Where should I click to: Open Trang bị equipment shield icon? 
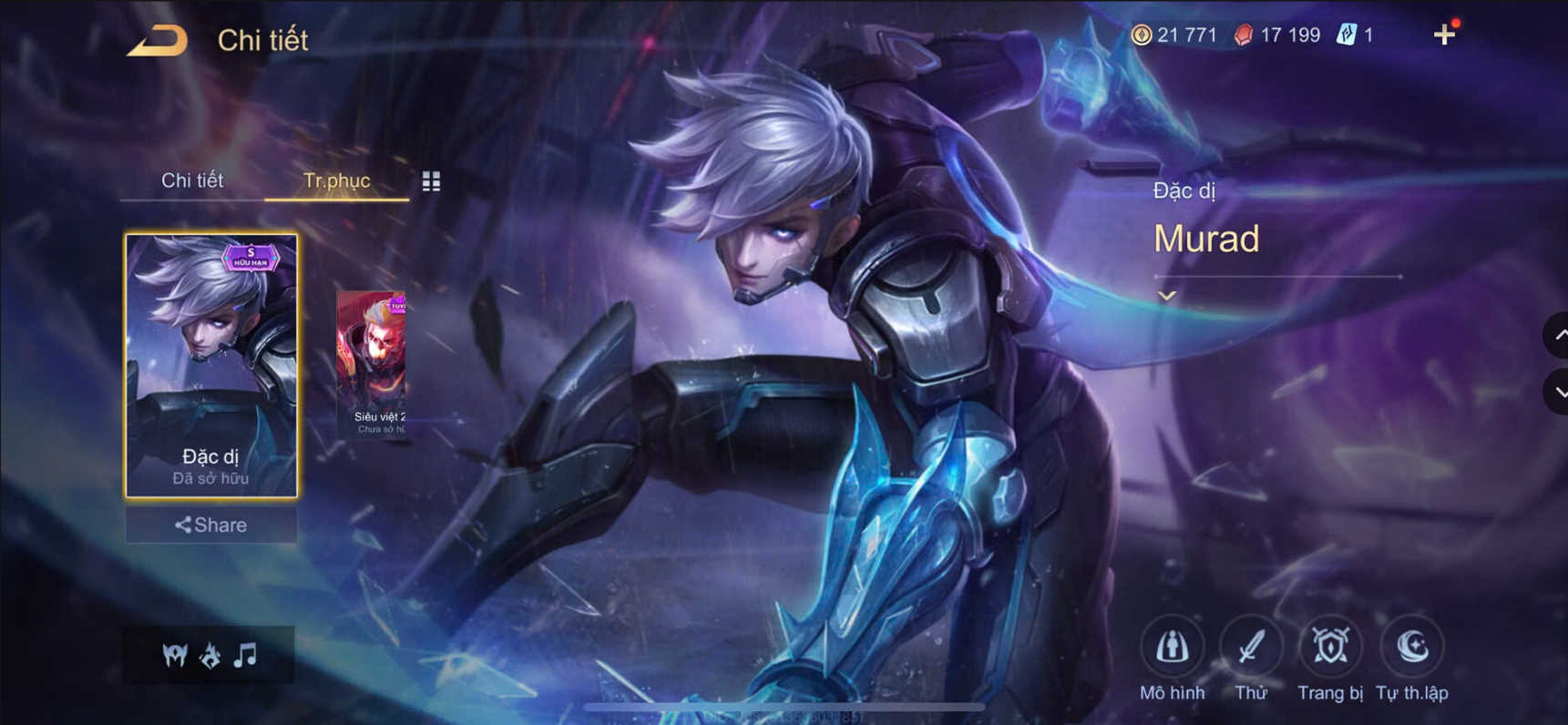[1328, 648]
